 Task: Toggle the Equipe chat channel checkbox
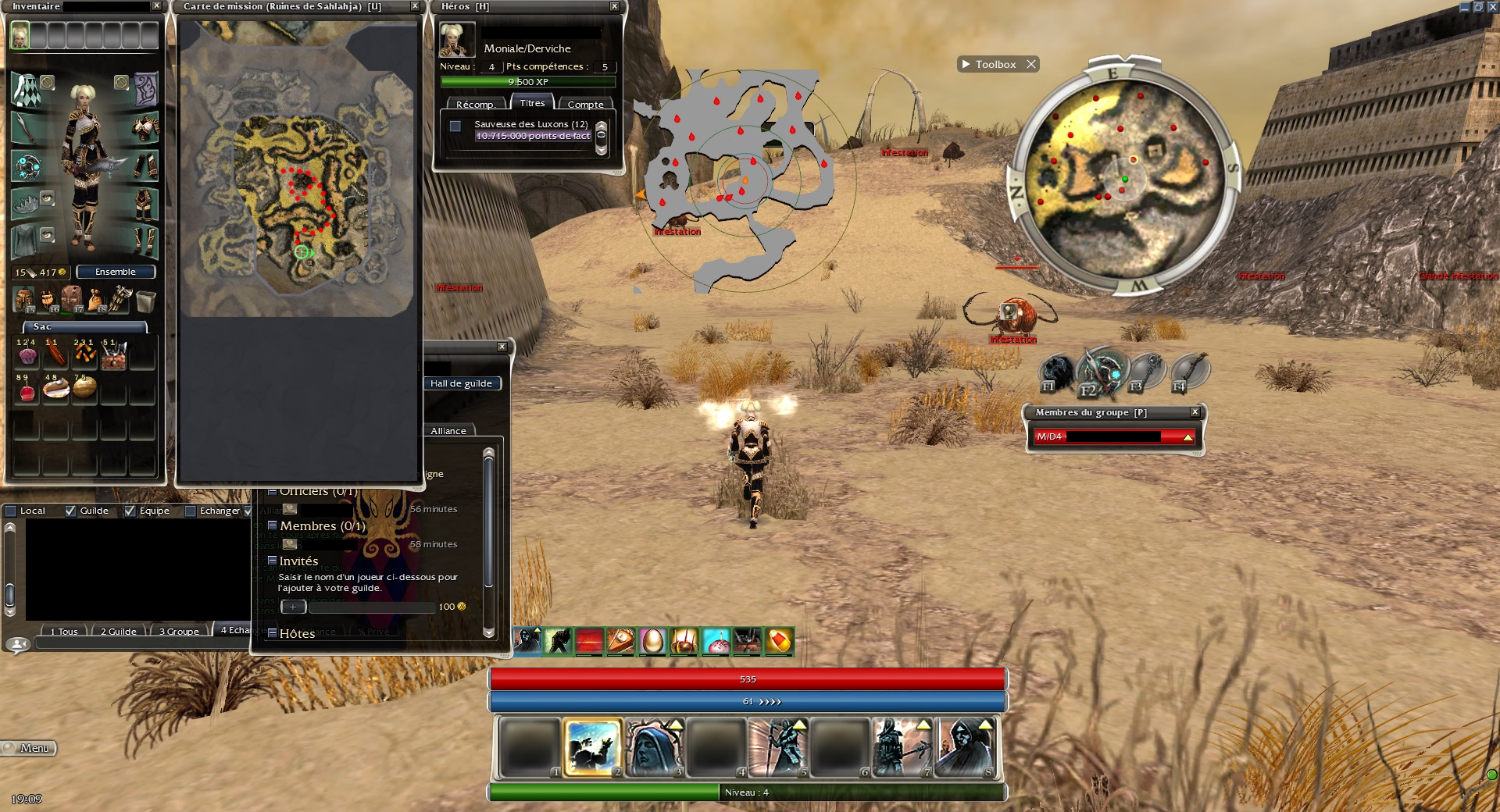coord(130,511)
